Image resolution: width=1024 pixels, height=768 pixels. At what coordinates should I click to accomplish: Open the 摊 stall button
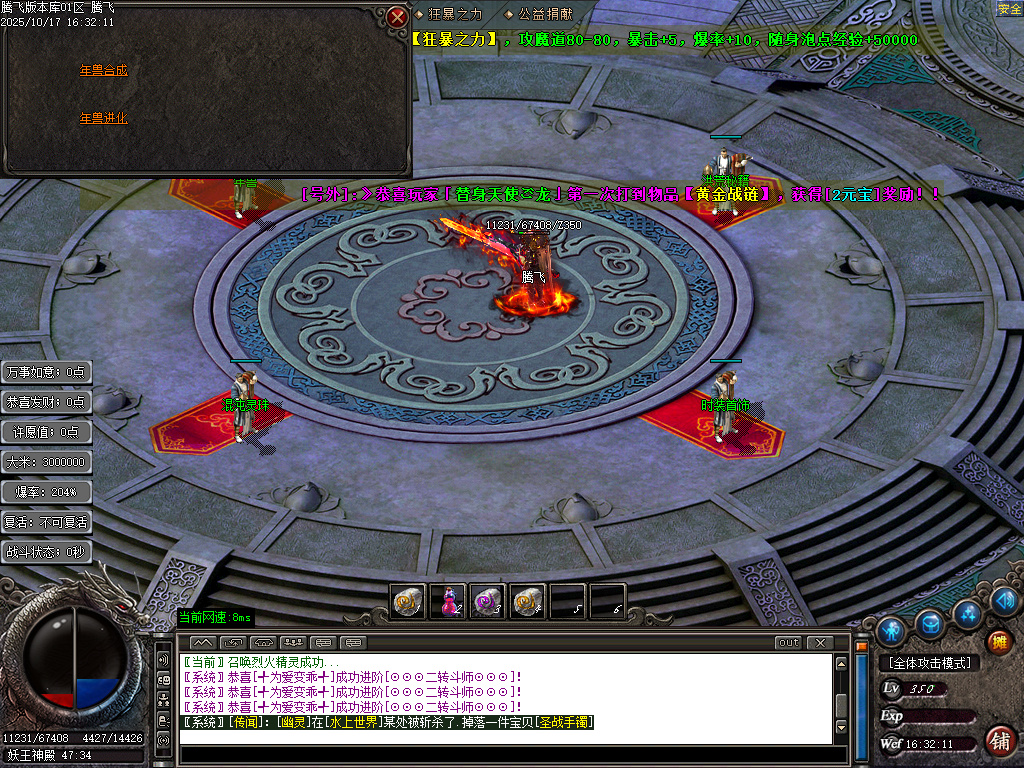997,641
